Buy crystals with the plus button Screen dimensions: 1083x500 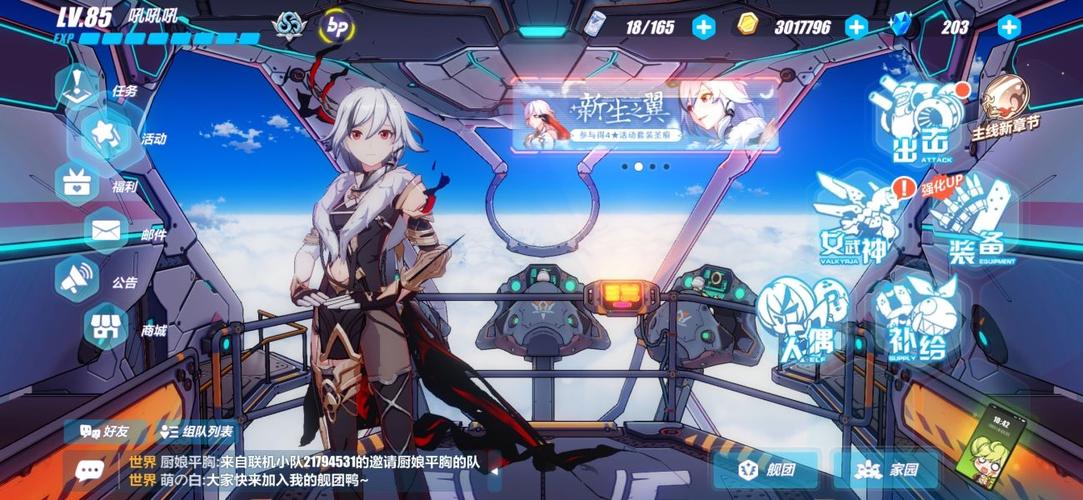1009,27
